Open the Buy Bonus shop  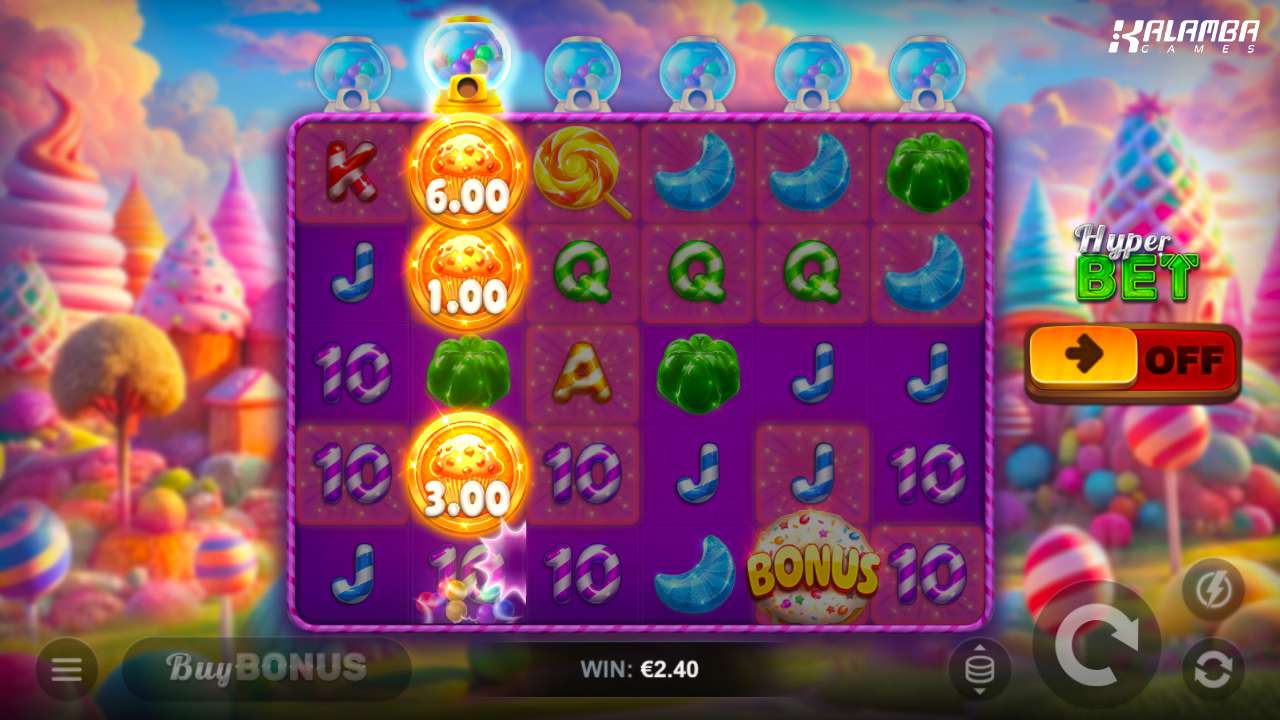[266, 668]
